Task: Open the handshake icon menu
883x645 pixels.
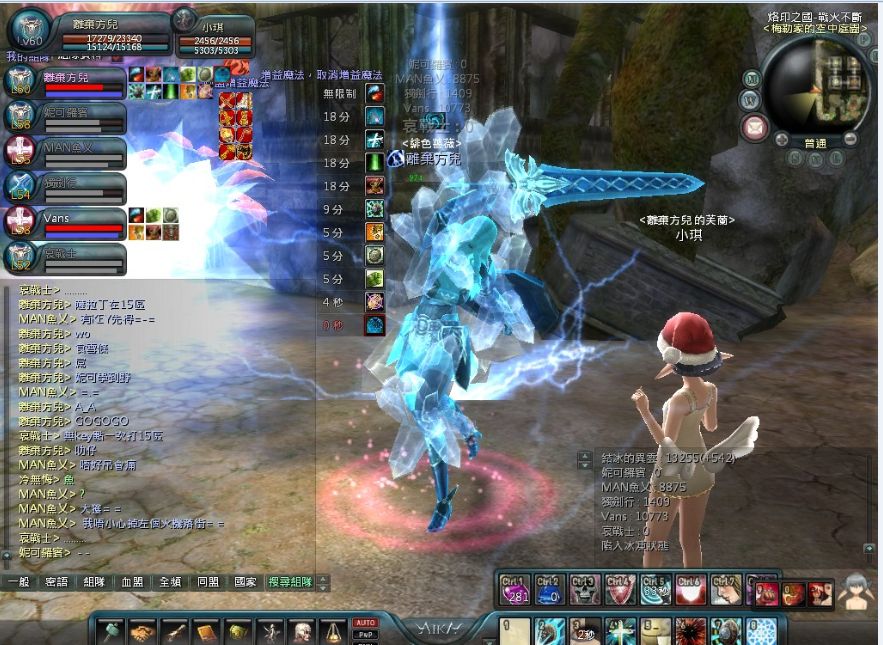Action: 143,632
